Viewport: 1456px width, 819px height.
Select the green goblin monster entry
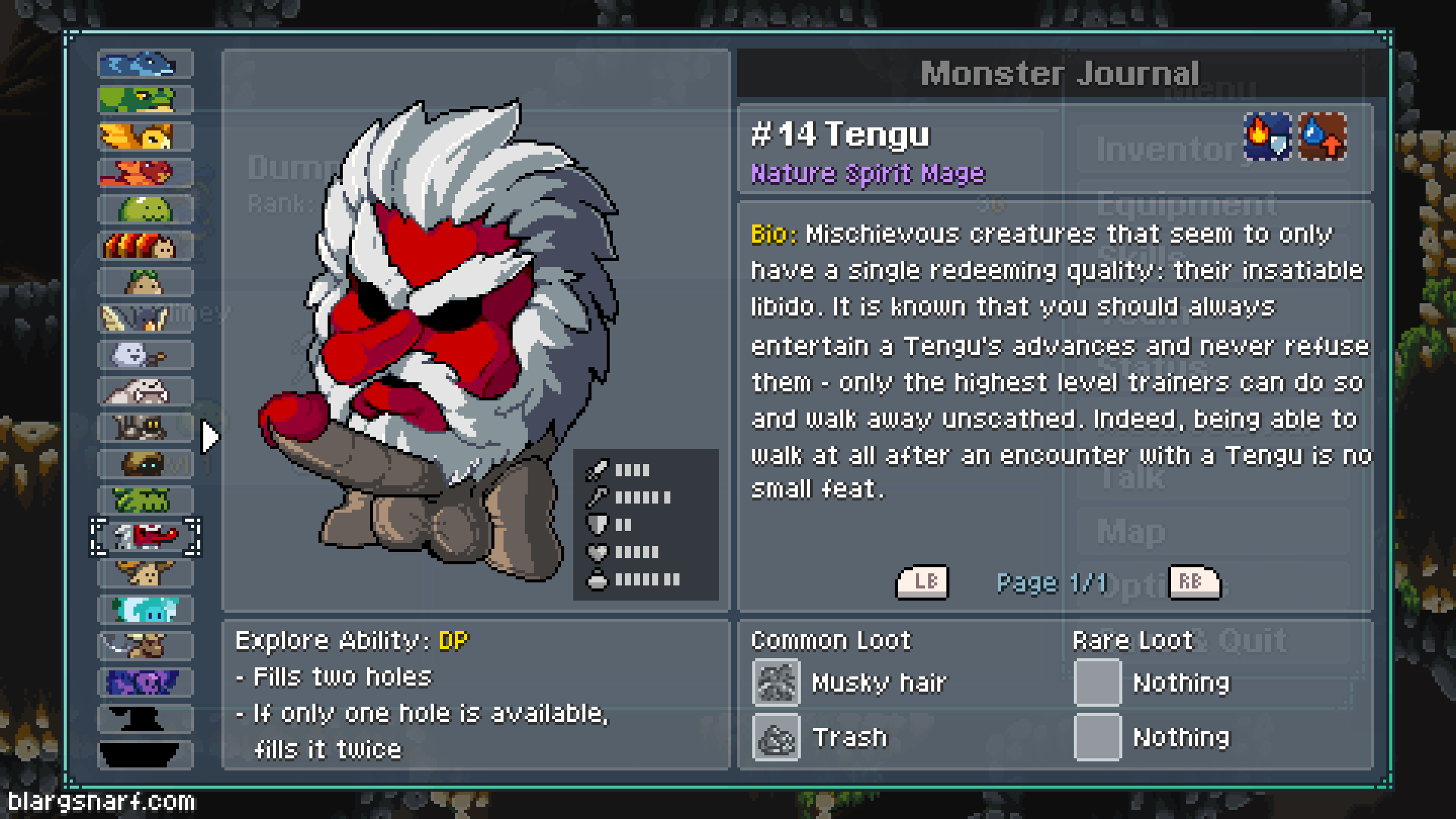coord(145,500)
